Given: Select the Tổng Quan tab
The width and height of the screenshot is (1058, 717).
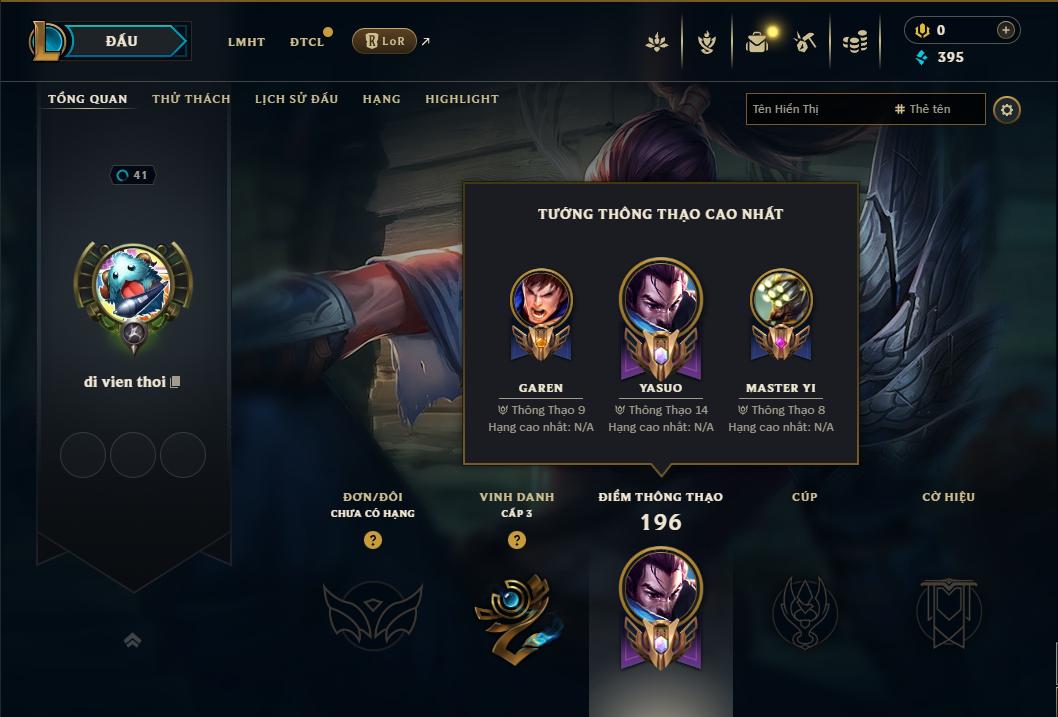Looking at the screenshot, I should click(x=88, y=99).
